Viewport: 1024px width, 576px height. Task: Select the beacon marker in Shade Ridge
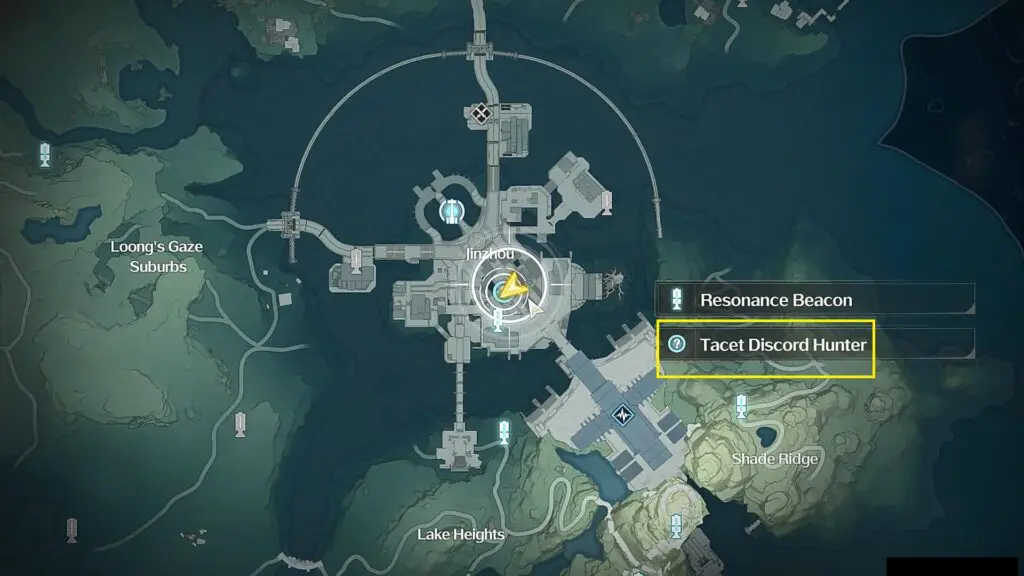(x=741, y=406)
